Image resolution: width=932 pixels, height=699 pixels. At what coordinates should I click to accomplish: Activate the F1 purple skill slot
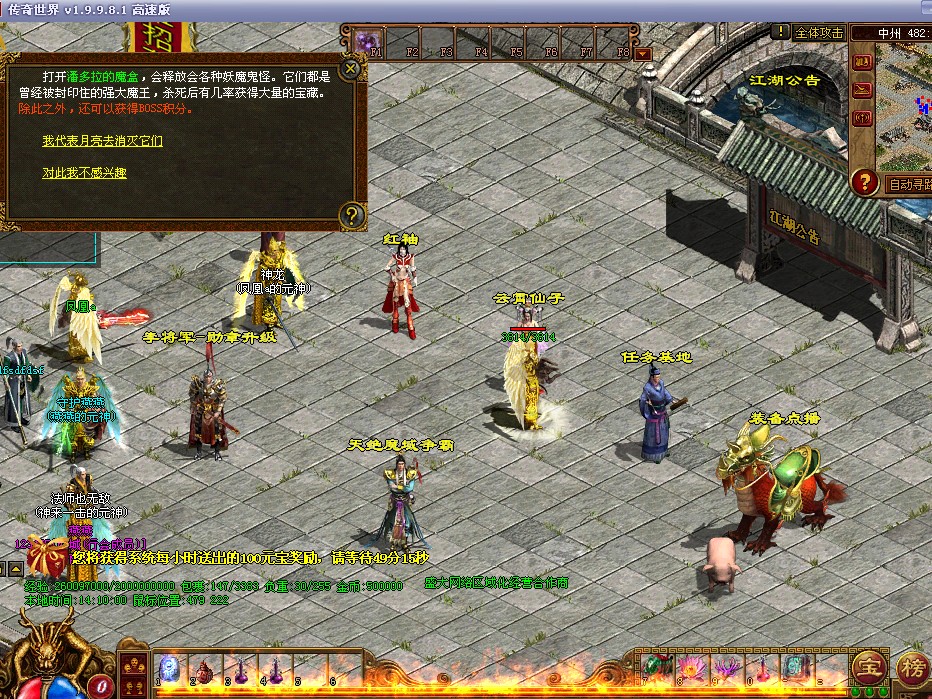(x=367, y=43)
